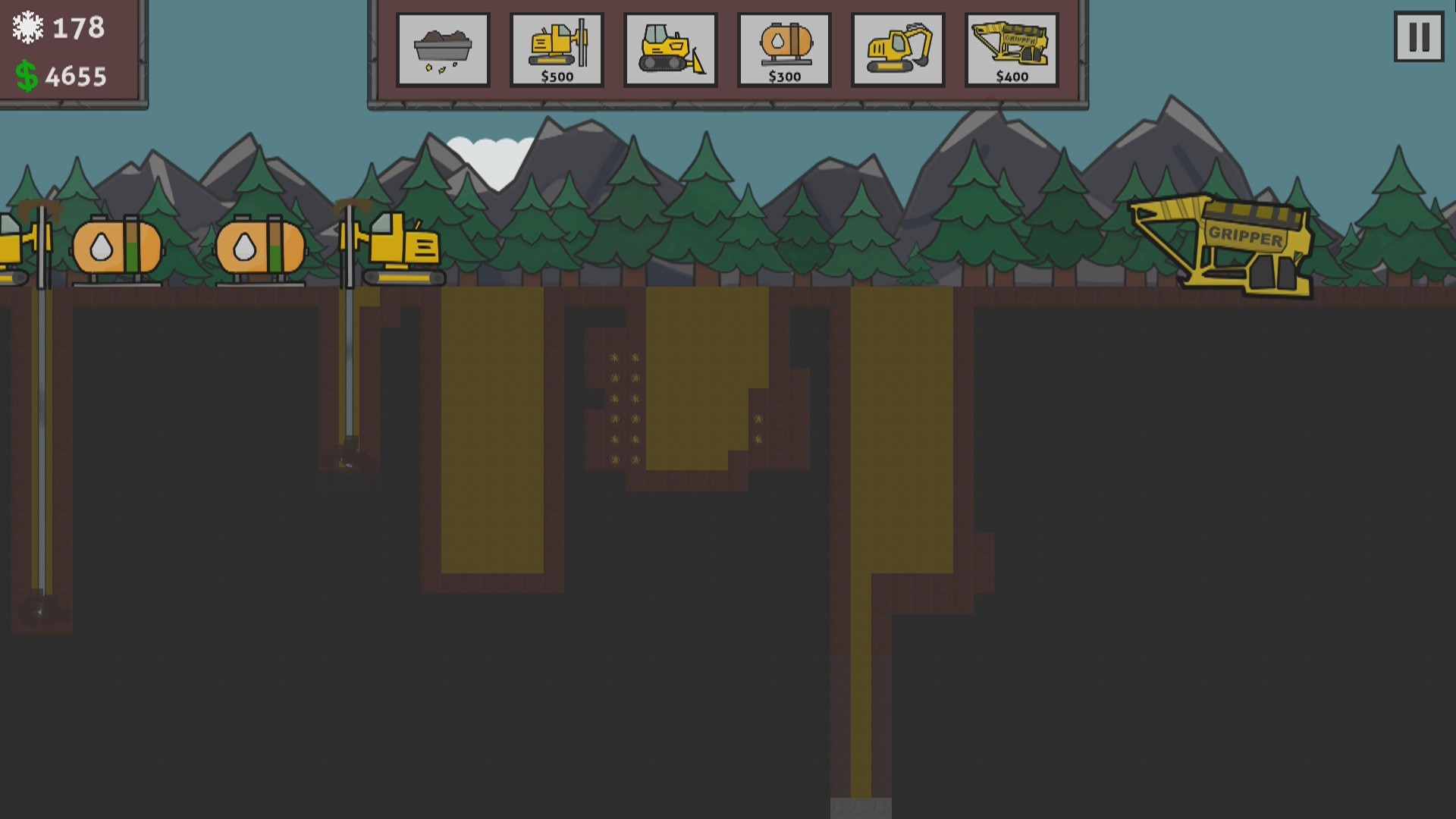
Task: Select the excavator icon in the shop
Action: 898,49
